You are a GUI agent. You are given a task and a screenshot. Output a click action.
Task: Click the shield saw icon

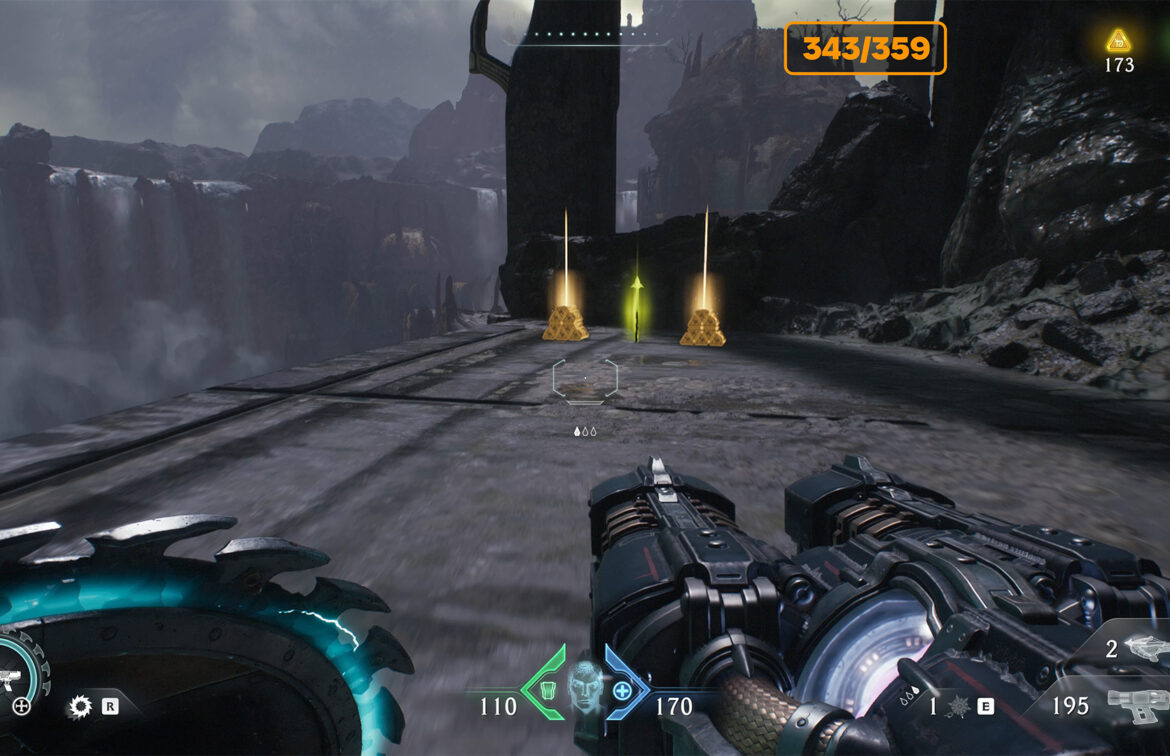tap(79, 708)
